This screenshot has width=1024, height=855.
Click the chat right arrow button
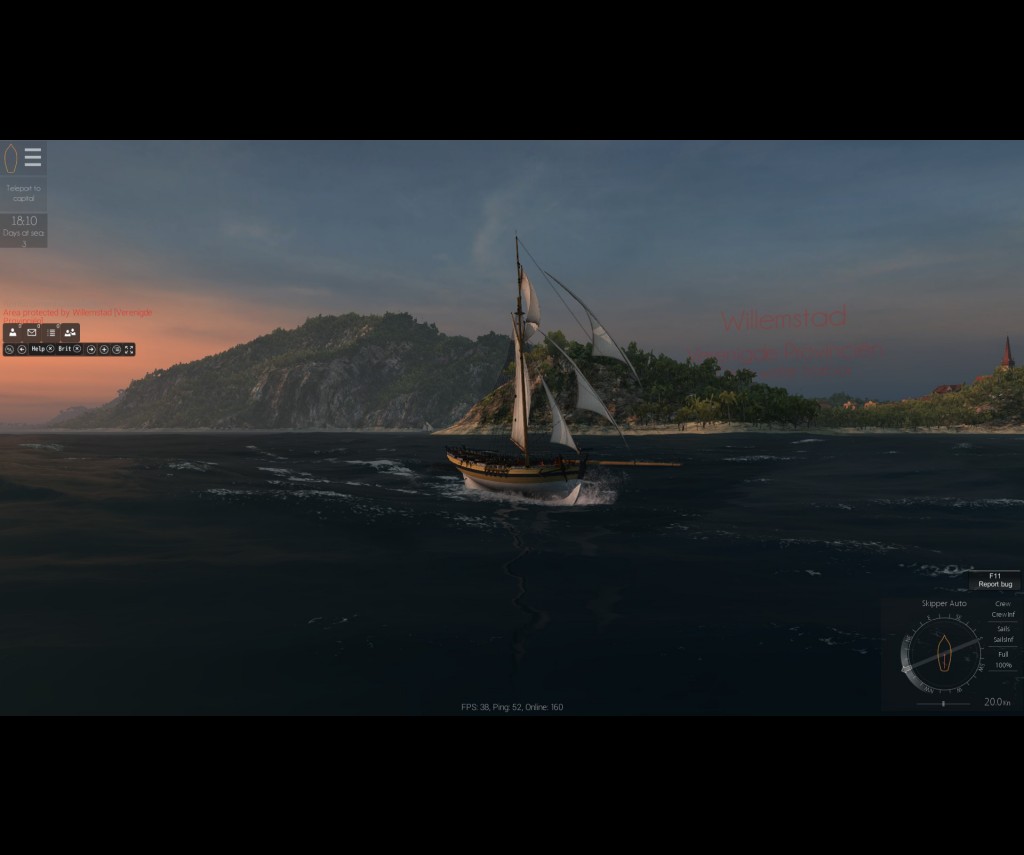[x=91, y=349]
